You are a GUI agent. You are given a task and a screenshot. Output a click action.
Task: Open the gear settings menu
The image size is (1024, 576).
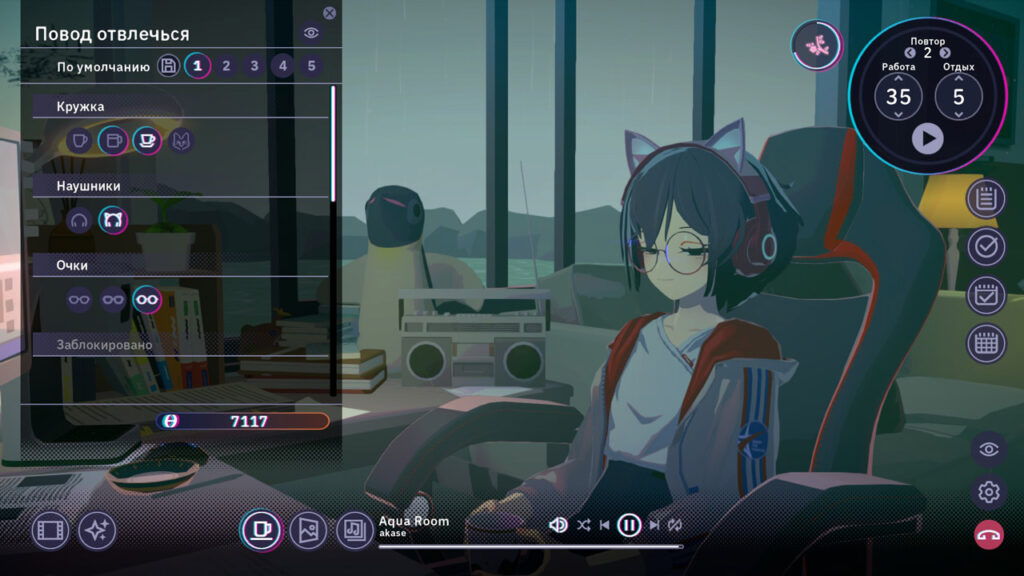pos(989,491)
